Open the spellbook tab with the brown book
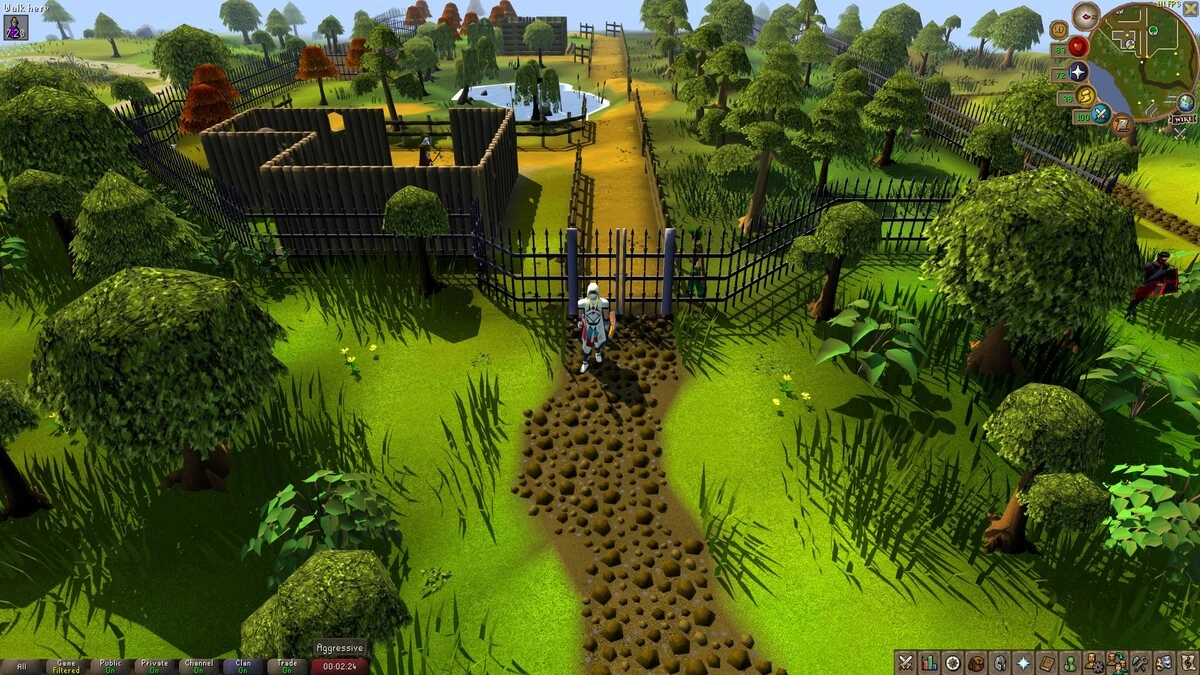This screenshot has height=675, width=1200. 1046,662
